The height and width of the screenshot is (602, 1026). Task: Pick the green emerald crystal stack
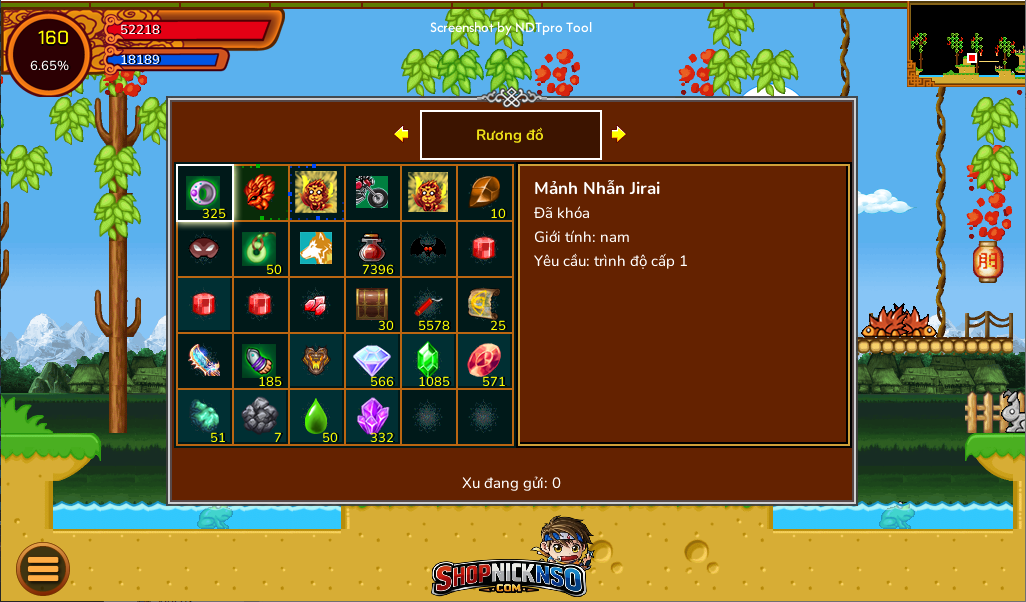(429, 361)
